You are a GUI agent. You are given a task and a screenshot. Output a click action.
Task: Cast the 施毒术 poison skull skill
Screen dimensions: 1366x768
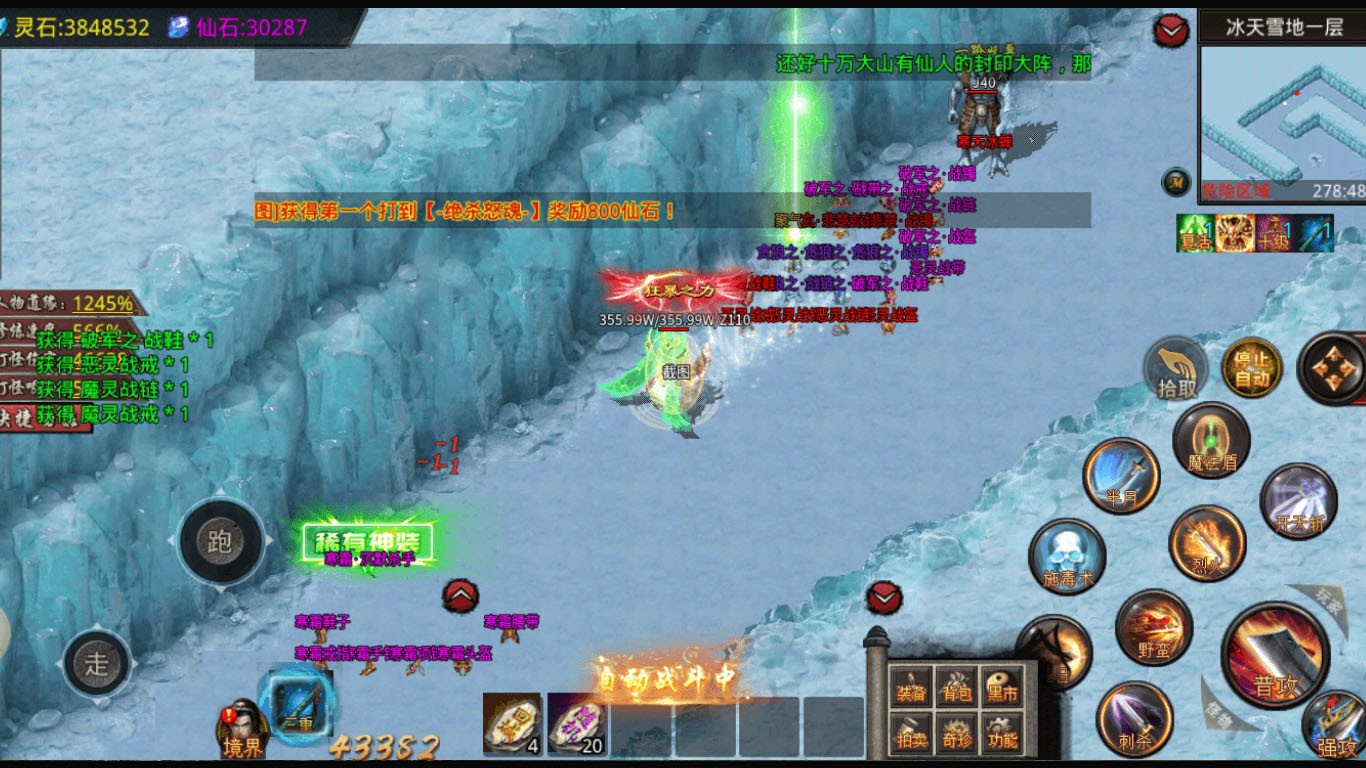1067,557
